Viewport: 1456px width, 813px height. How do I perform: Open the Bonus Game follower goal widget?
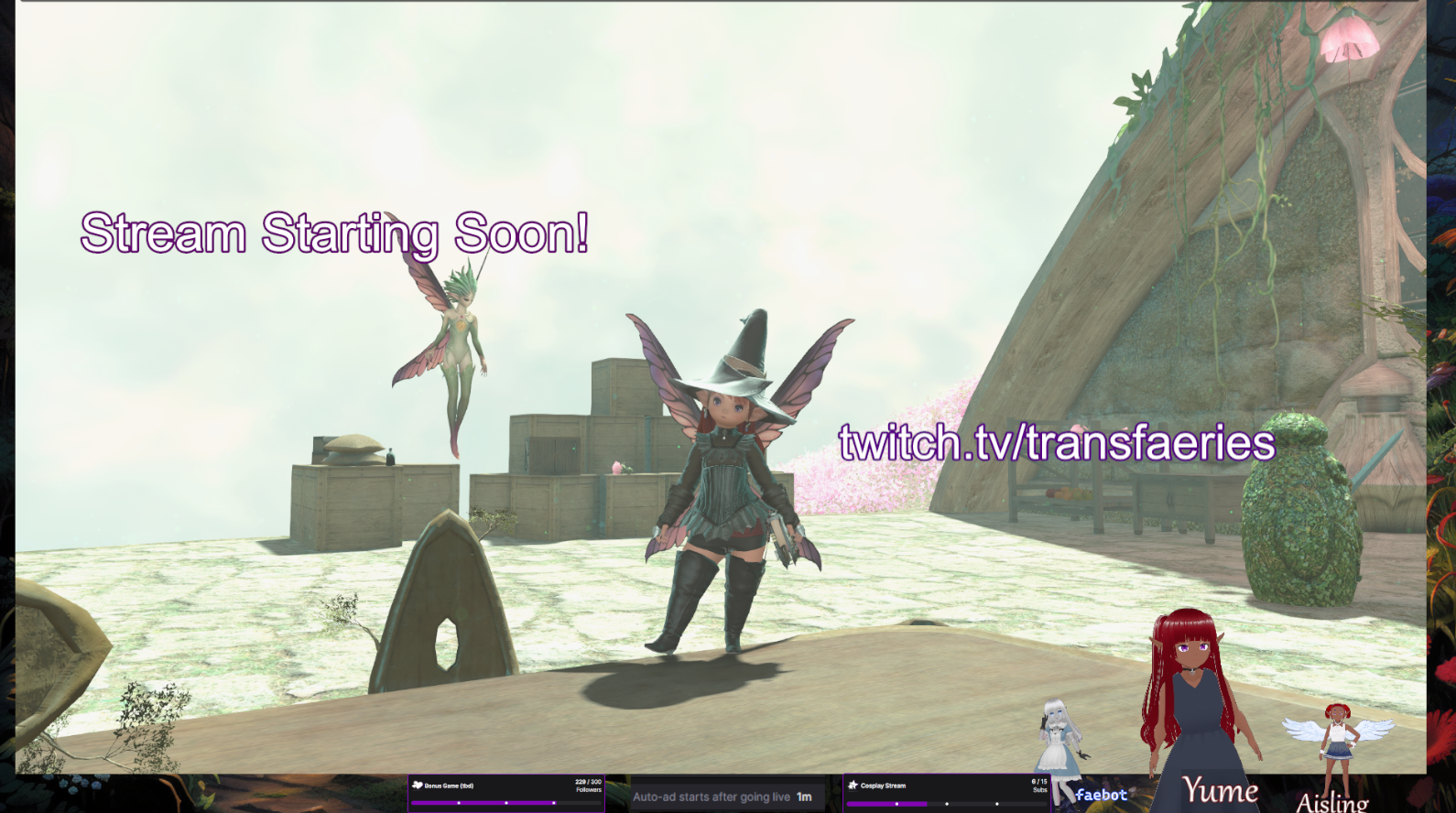505,793
